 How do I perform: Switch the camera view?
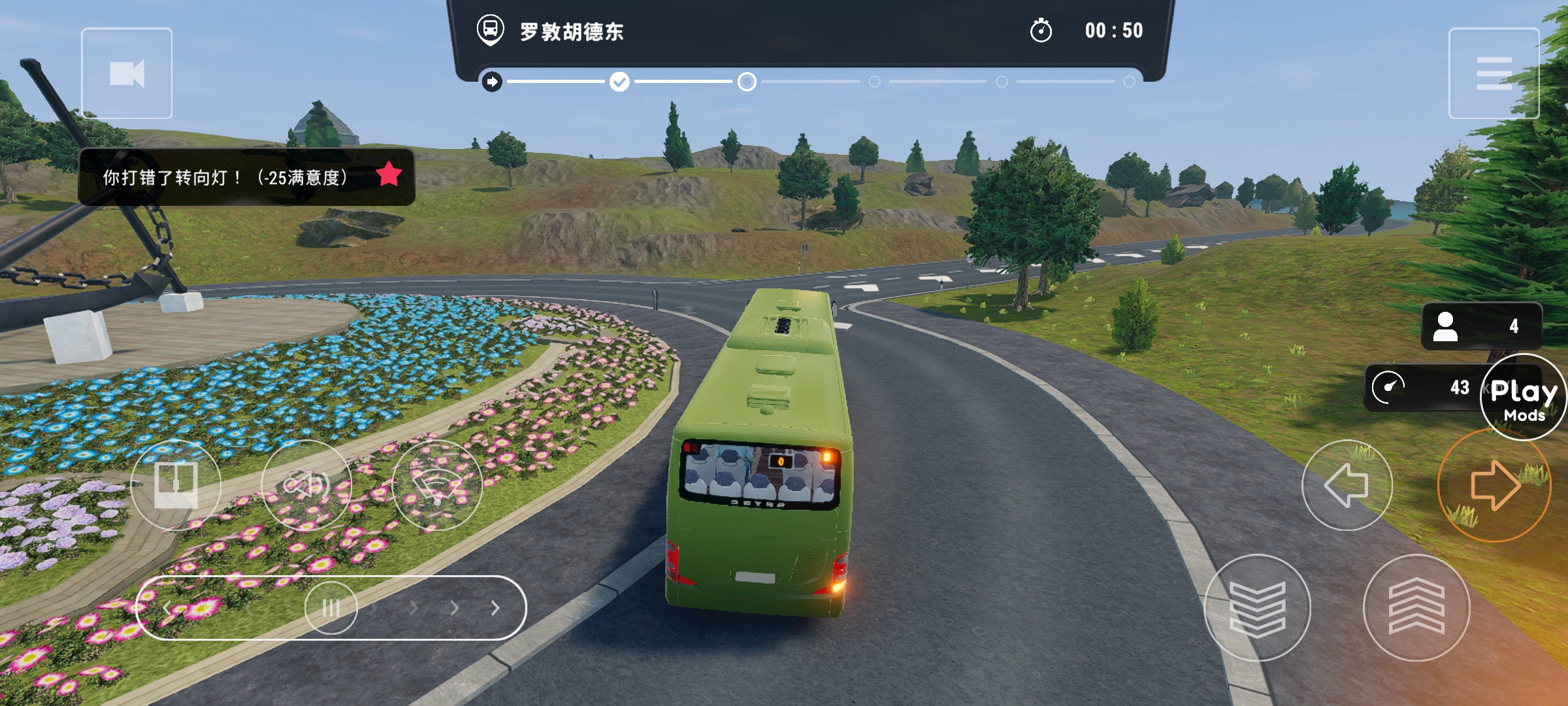[x=127, y=73]
